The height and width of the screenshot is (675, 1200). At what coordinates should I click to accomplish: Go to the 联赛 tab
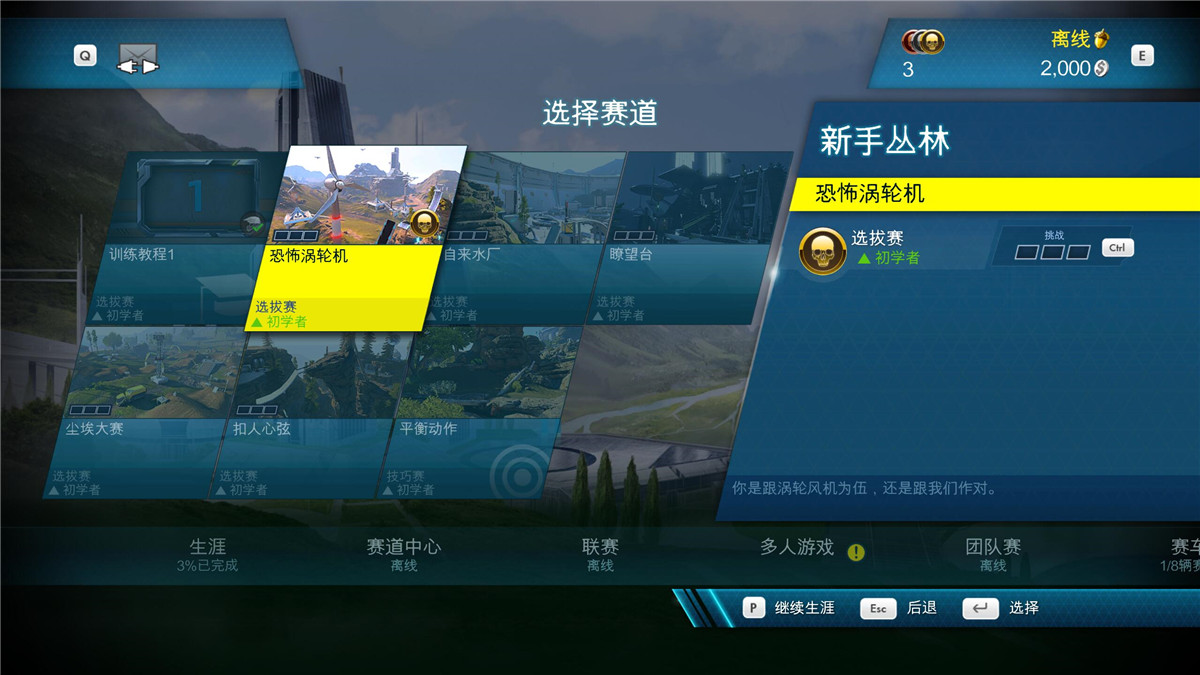[x=600, y=555]
